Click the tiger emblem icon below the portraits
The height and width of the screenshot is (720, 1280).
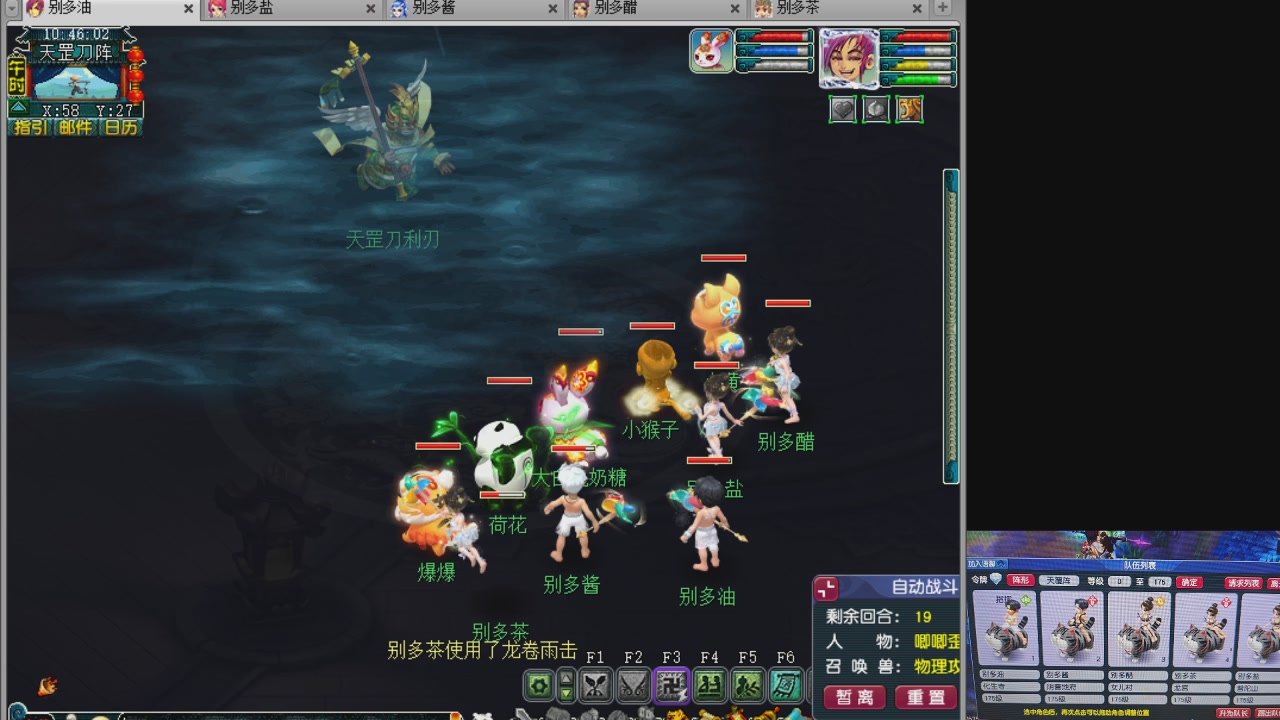coord(909,109)
